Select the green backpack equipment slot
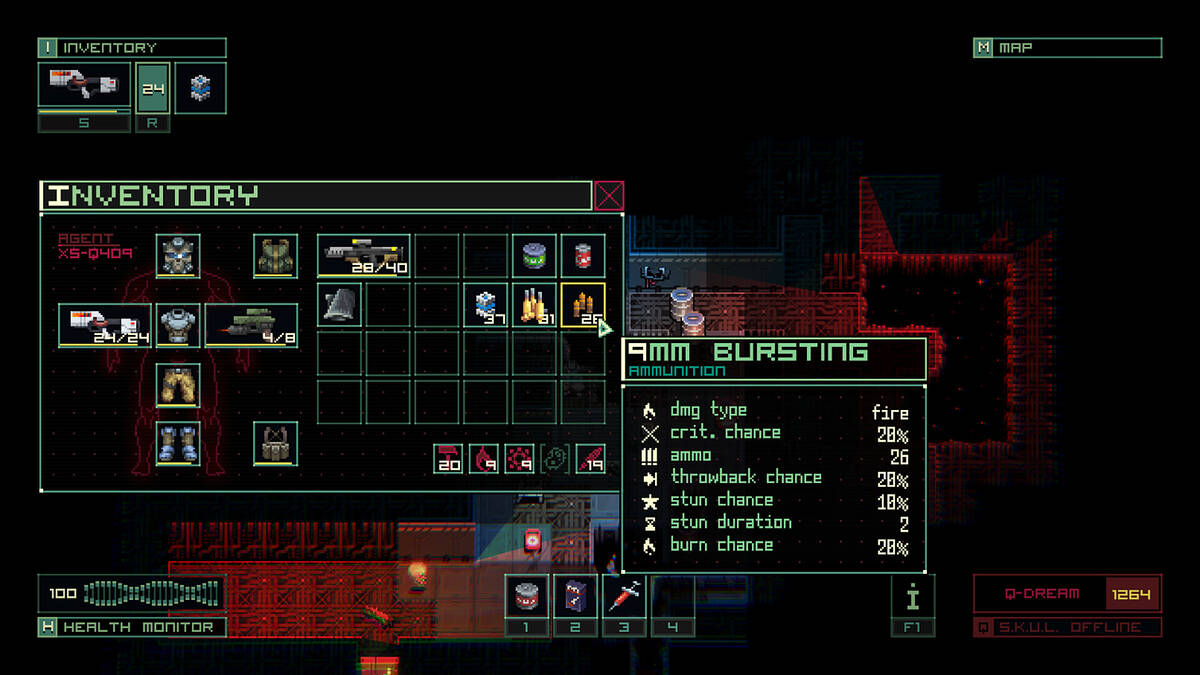The image size is (1200, 675). tap(275, 256)
